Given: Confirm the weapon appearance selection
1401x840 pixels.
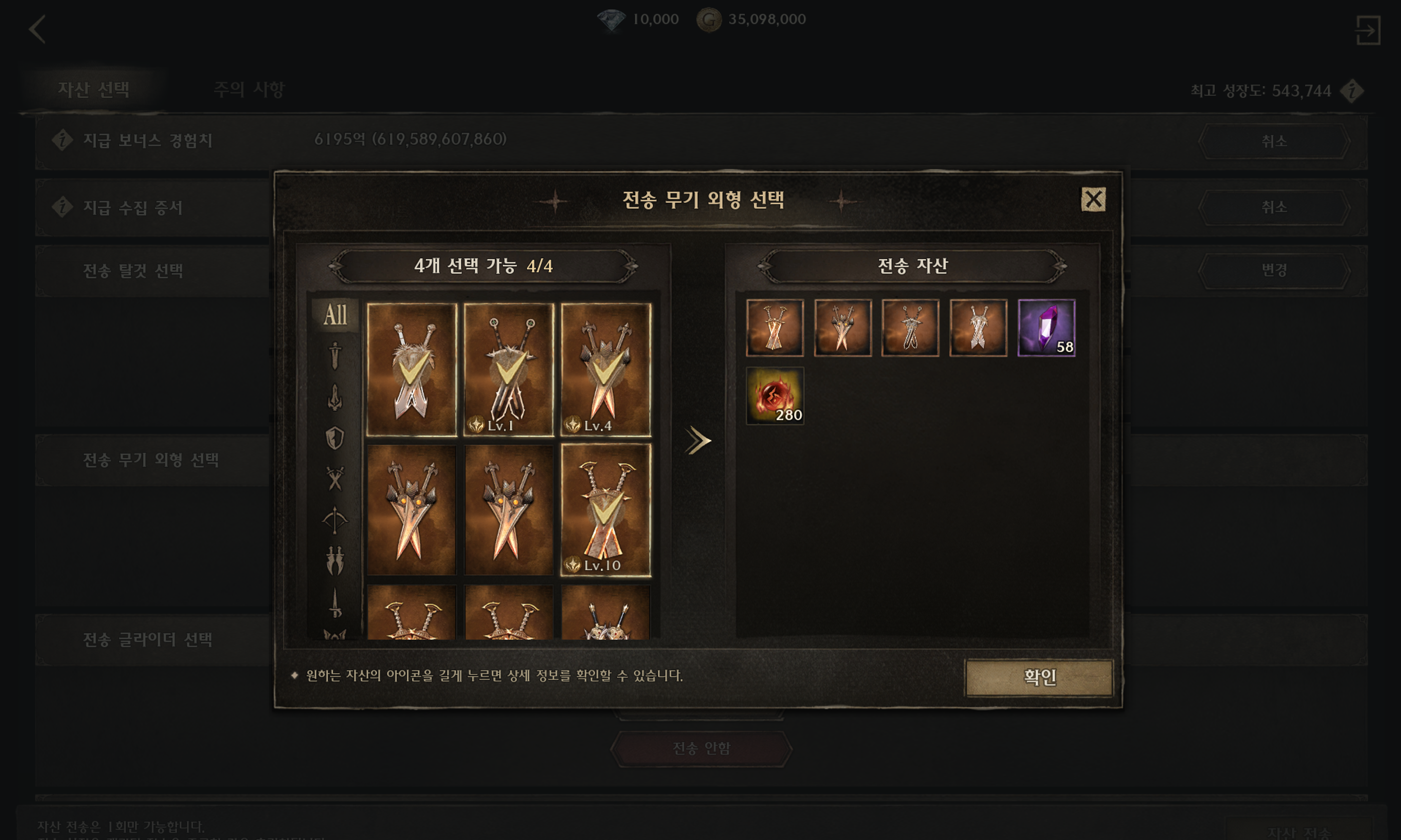Looking at the screenshot, I should click(1039, 677).
